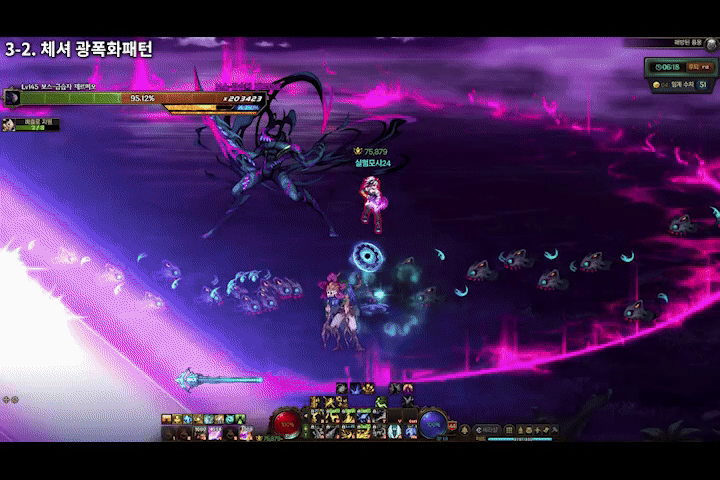Use the first skill slot right of the red orb
Image resolution: width=720 pixels, height=480 pixels.
tap(317, 416)
